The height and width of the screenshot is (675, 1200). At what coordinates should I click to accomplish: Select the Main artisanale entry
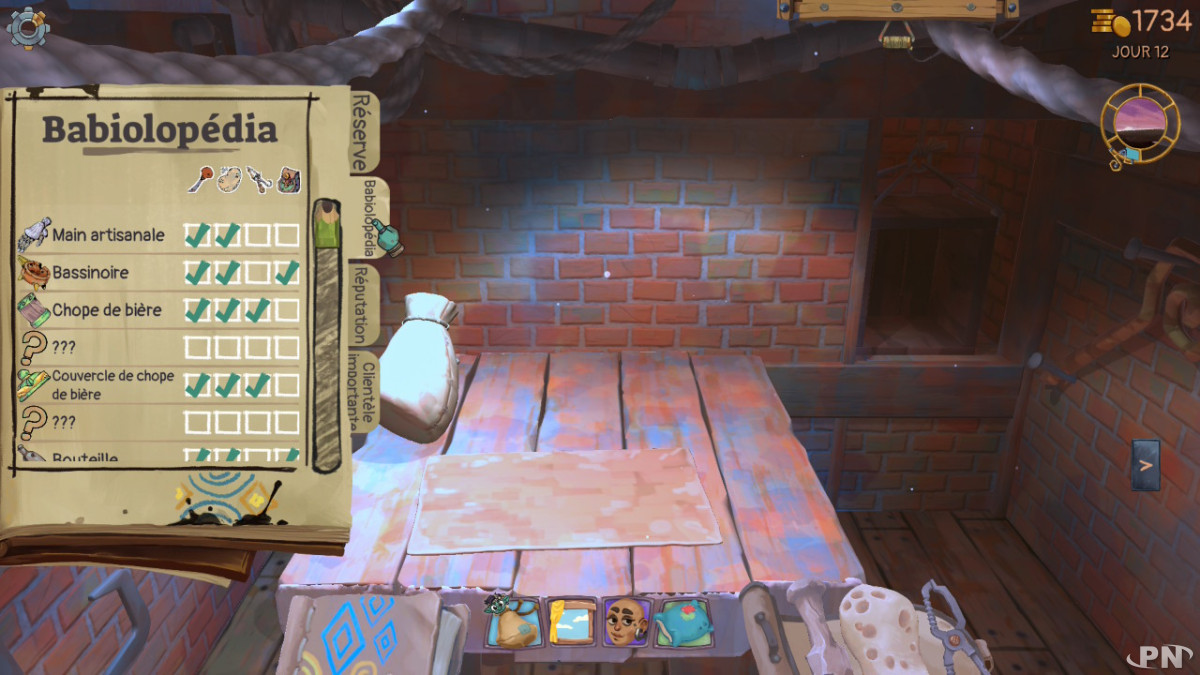pyautogui.click(x=108, y=235)
